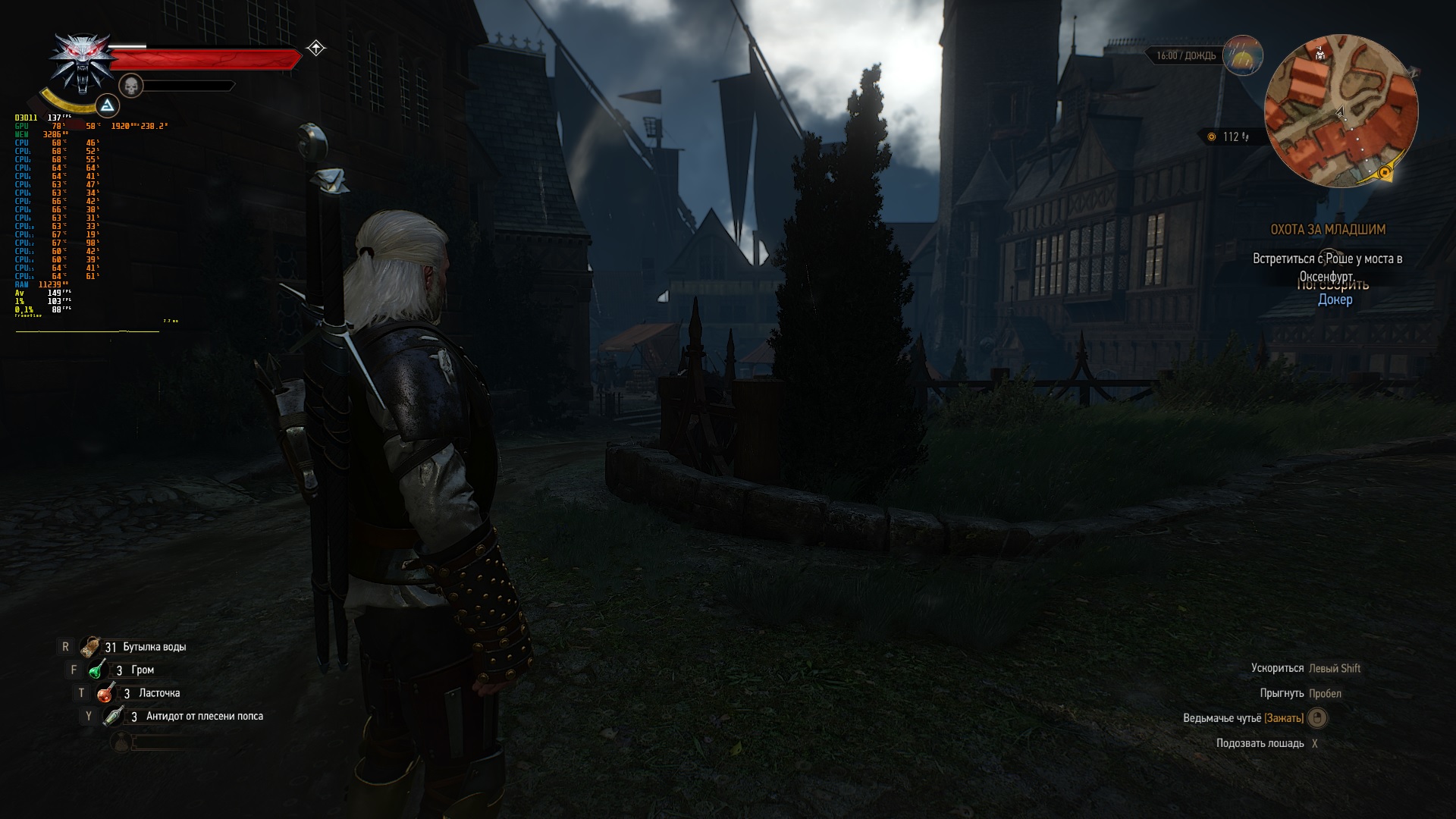Screen dimensions: 1456x819
Task: Drink the Ласточка potion slot
Action: pyautogui.click(x=105, y=693)
